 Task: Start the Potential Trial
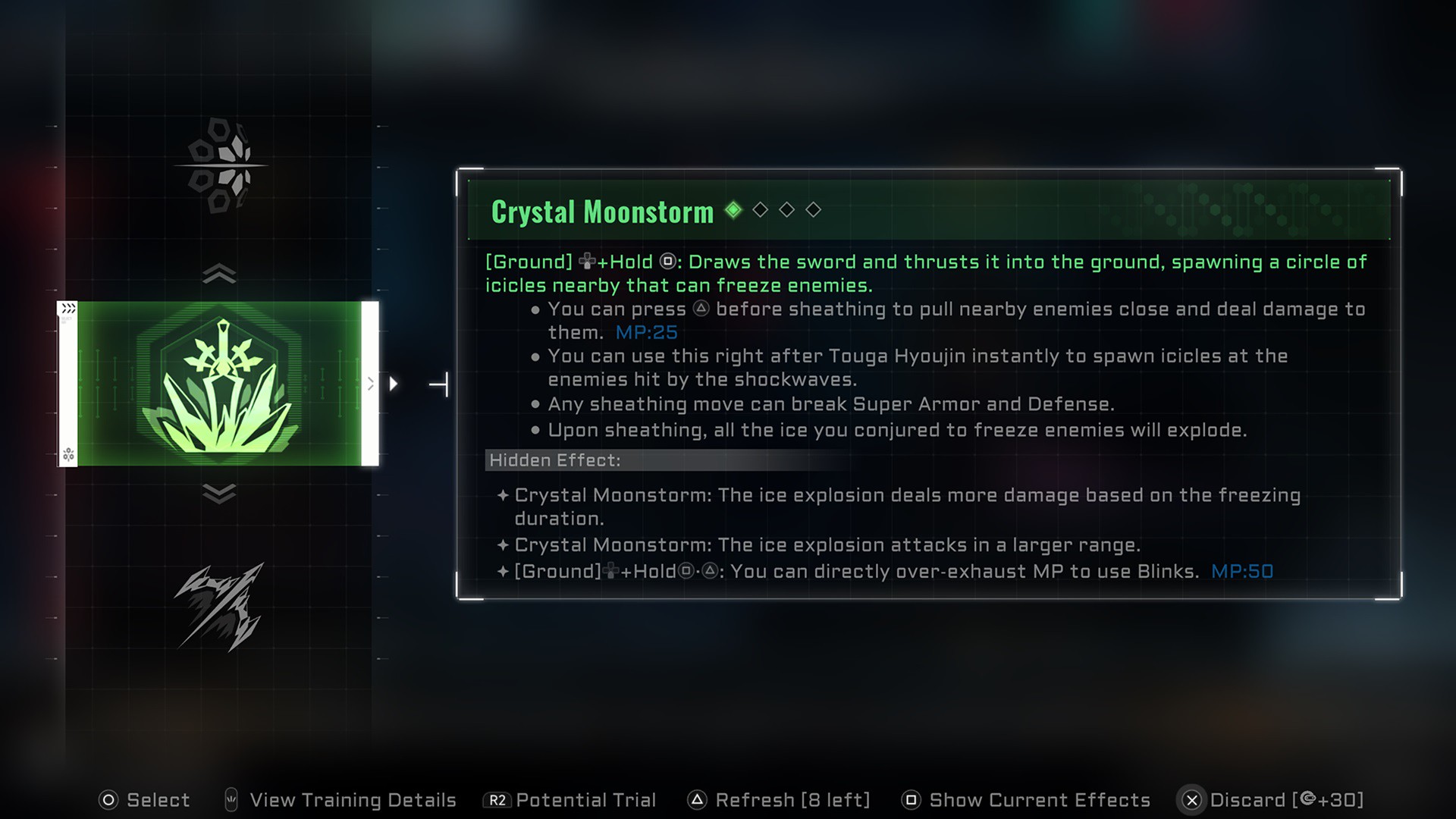point(570,800)
